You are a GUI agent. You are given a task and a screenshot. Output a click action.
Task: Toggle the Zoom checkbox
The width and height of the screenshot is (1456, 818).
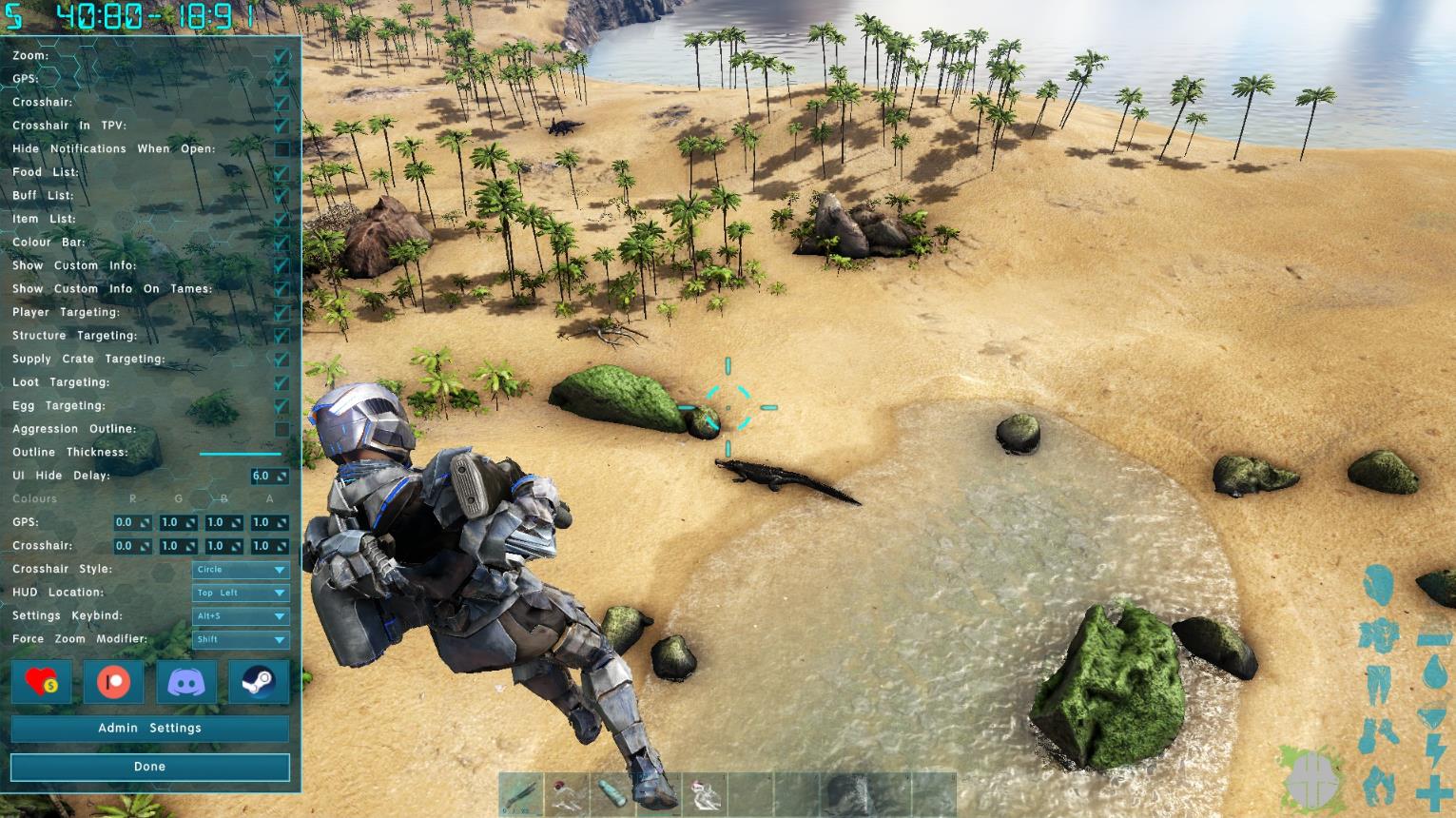pos(281,56)
